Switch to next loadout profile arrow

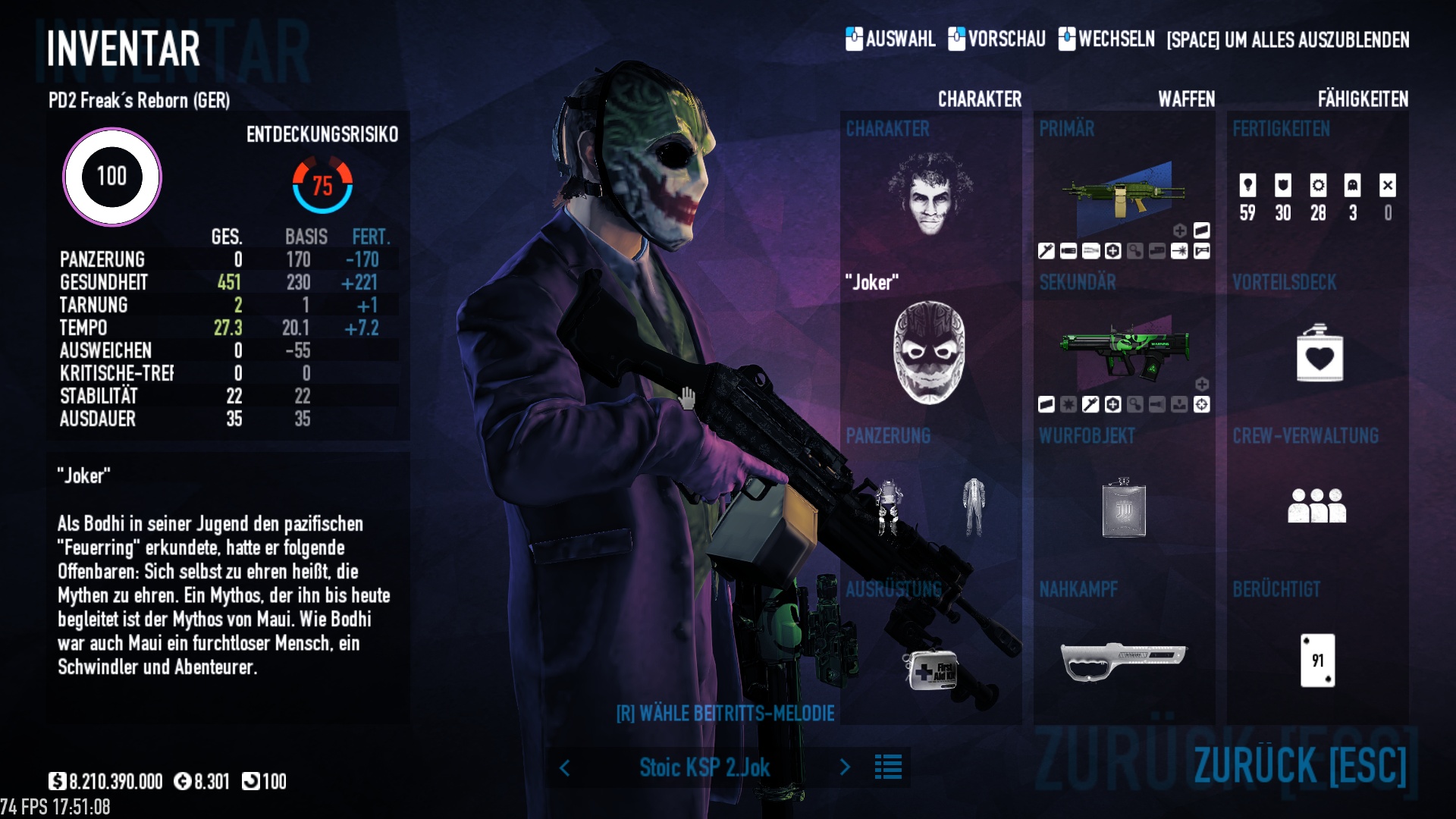tap(845, 767)
